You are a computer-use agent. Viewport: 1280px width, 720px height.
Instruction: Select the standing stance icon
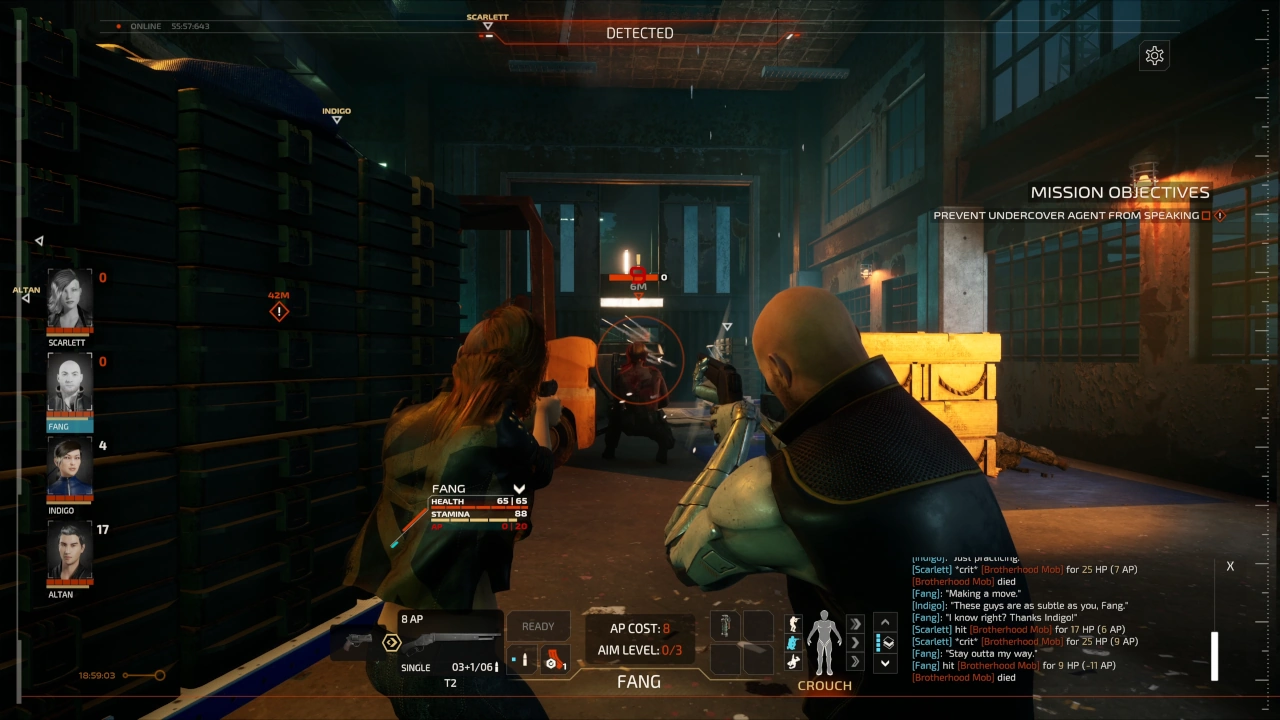(x=794, y=622)
